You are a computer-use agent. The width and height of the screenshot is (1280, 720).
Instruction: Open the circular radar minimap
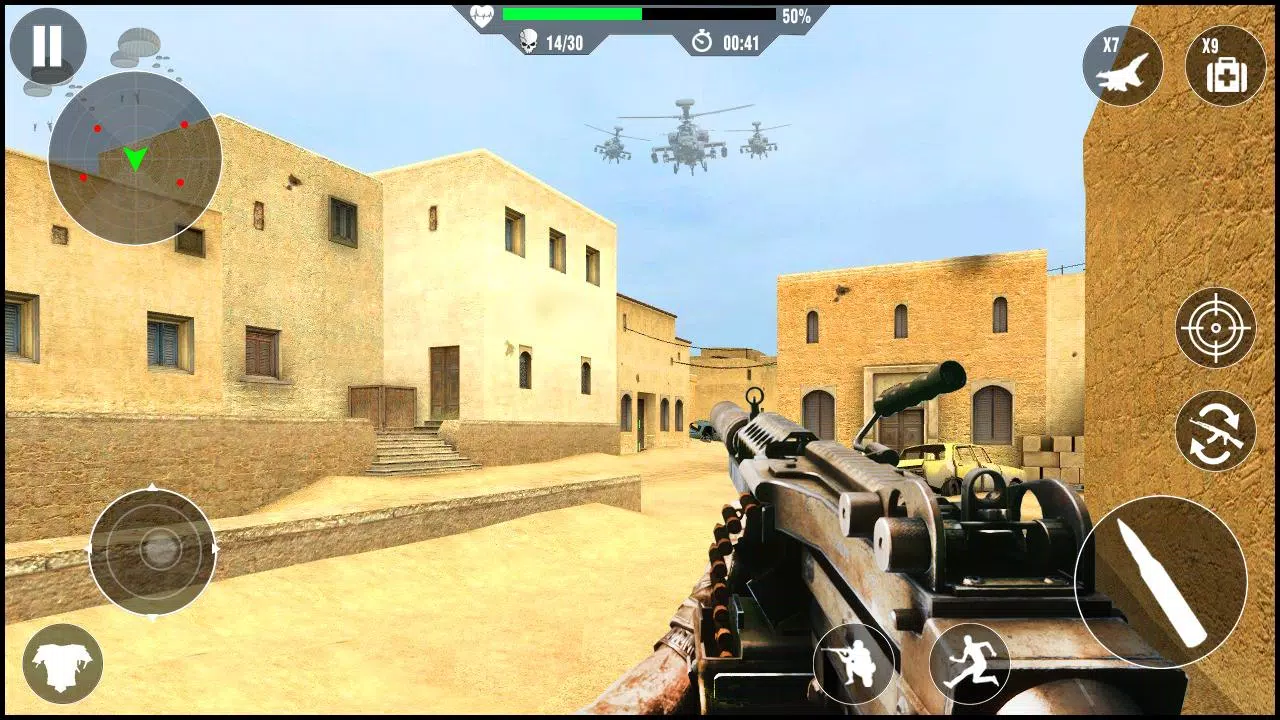[135, 158]
